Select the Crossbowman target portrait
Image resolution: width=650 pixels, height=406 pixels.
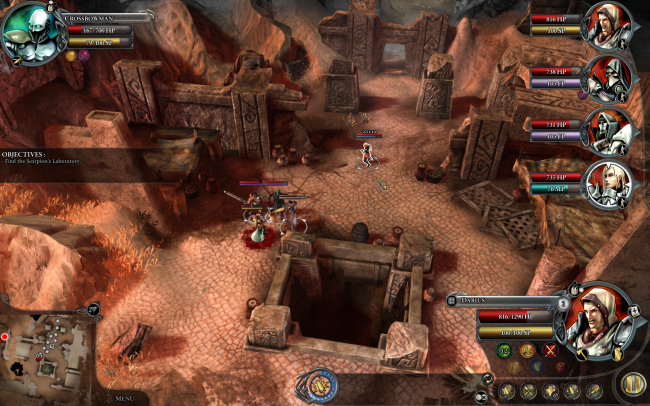[30, 32]
